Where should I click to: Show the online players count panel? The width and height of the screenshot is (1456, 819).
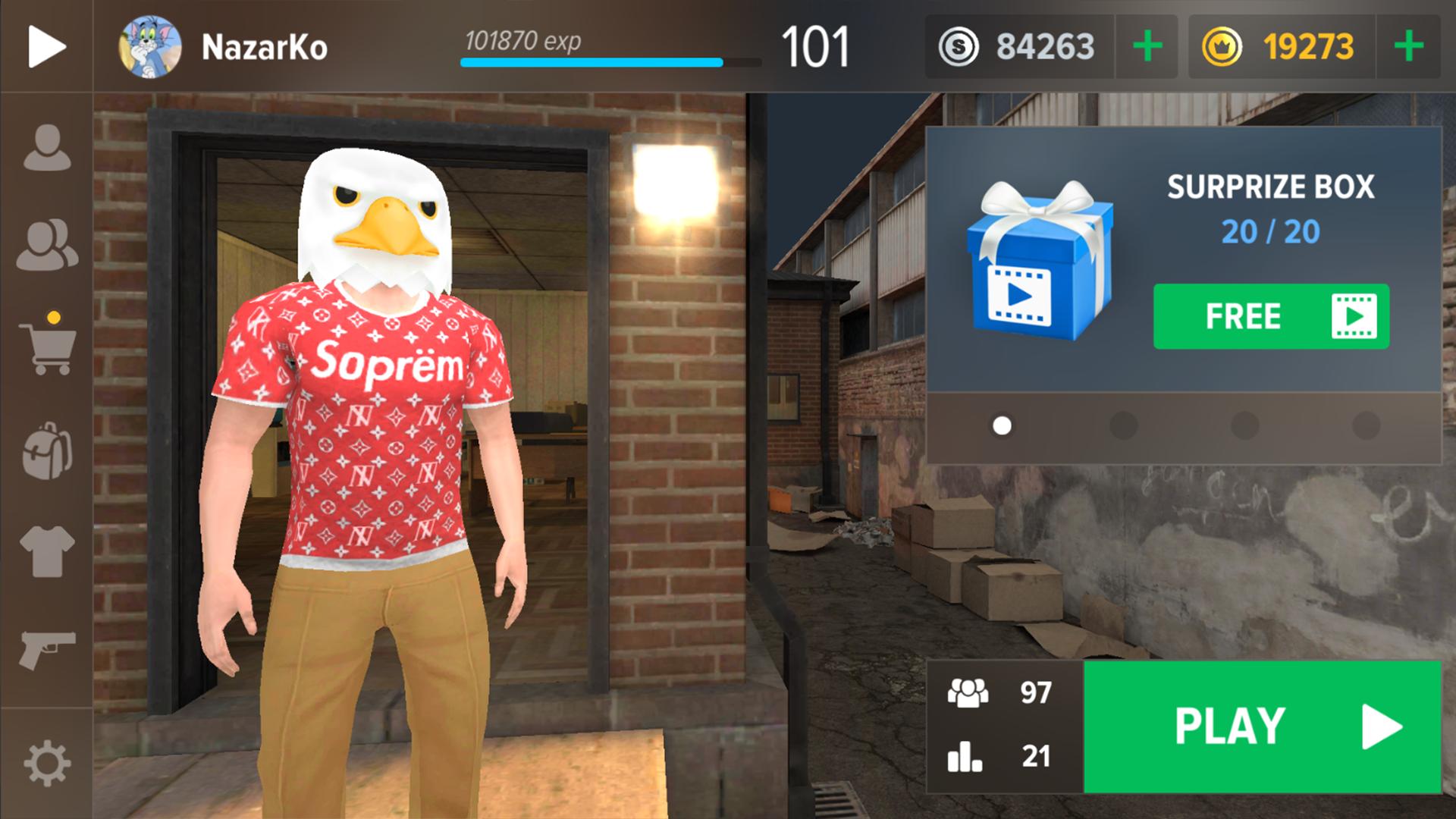1001,692
